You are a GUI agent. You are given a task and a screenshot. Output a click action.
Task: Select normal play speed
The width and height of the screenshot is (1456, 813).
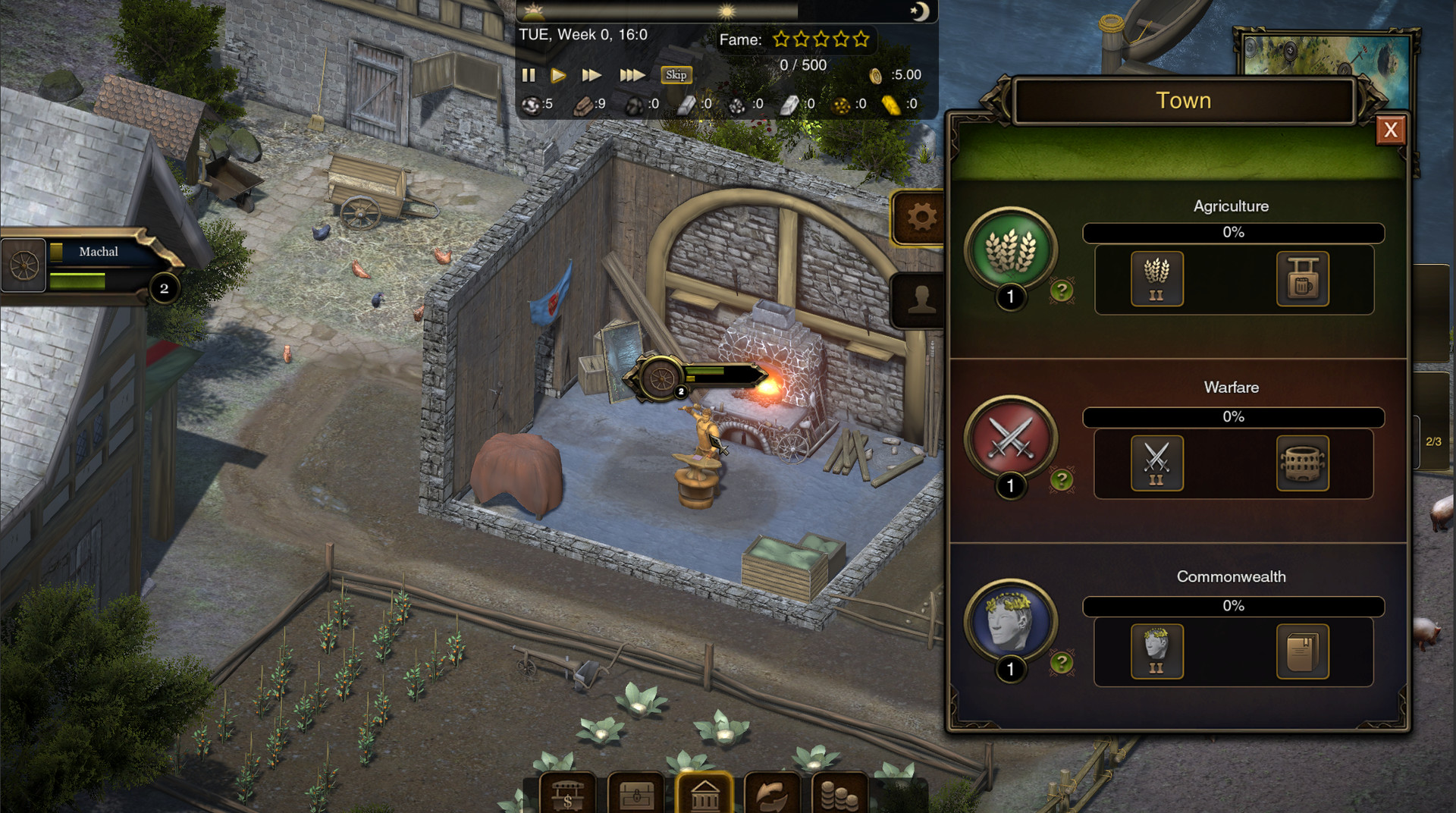click(x=560, y=75)
